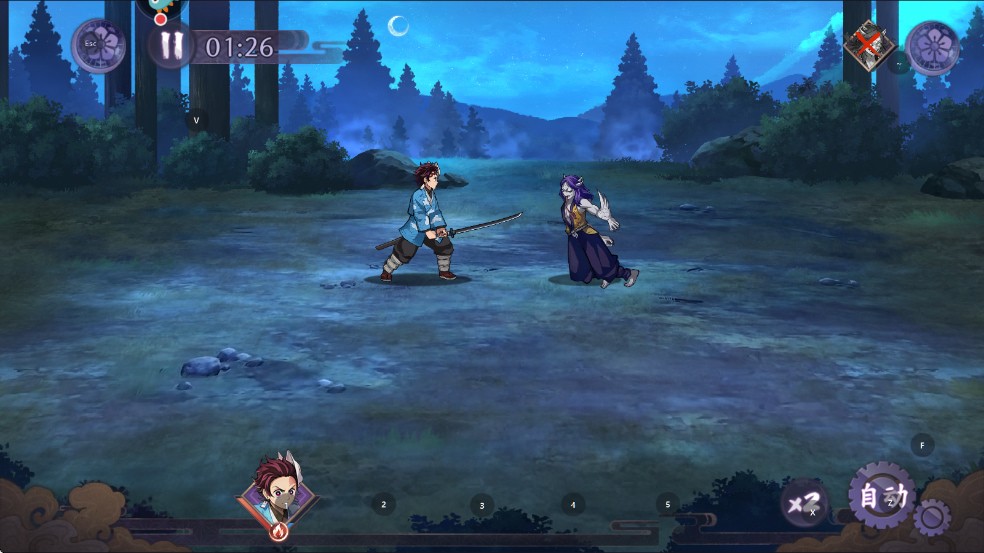Screen dimensions: 984x553
Task: Pause the battle
Action: (170, 46)
